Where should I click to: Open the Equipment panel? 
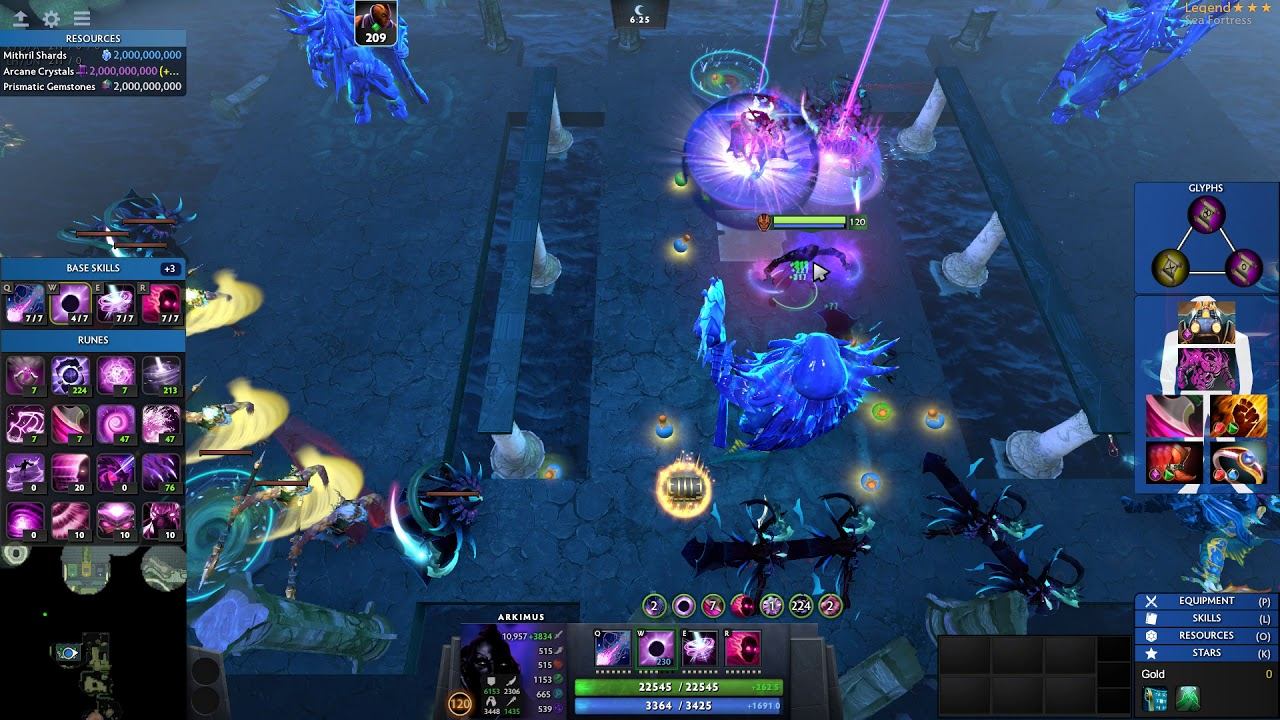[1205, 601]
